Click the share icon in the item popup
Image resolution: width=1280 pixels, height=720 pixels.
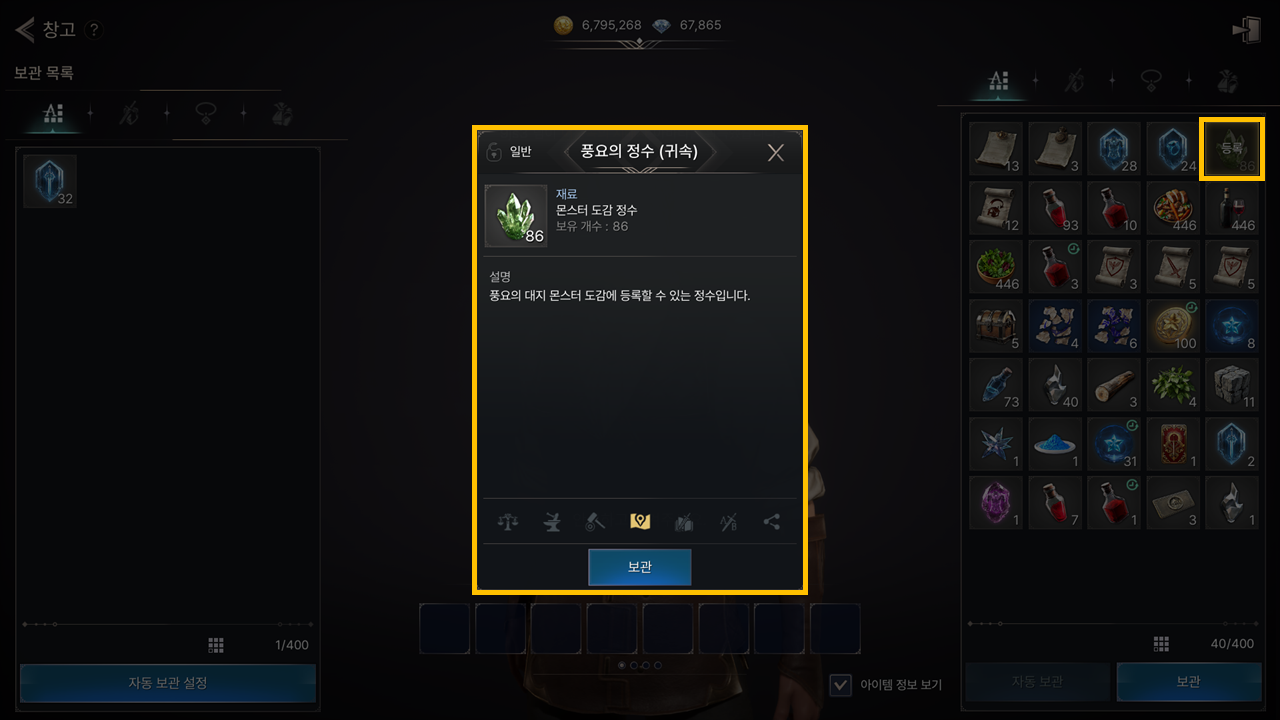click(771, 521)
